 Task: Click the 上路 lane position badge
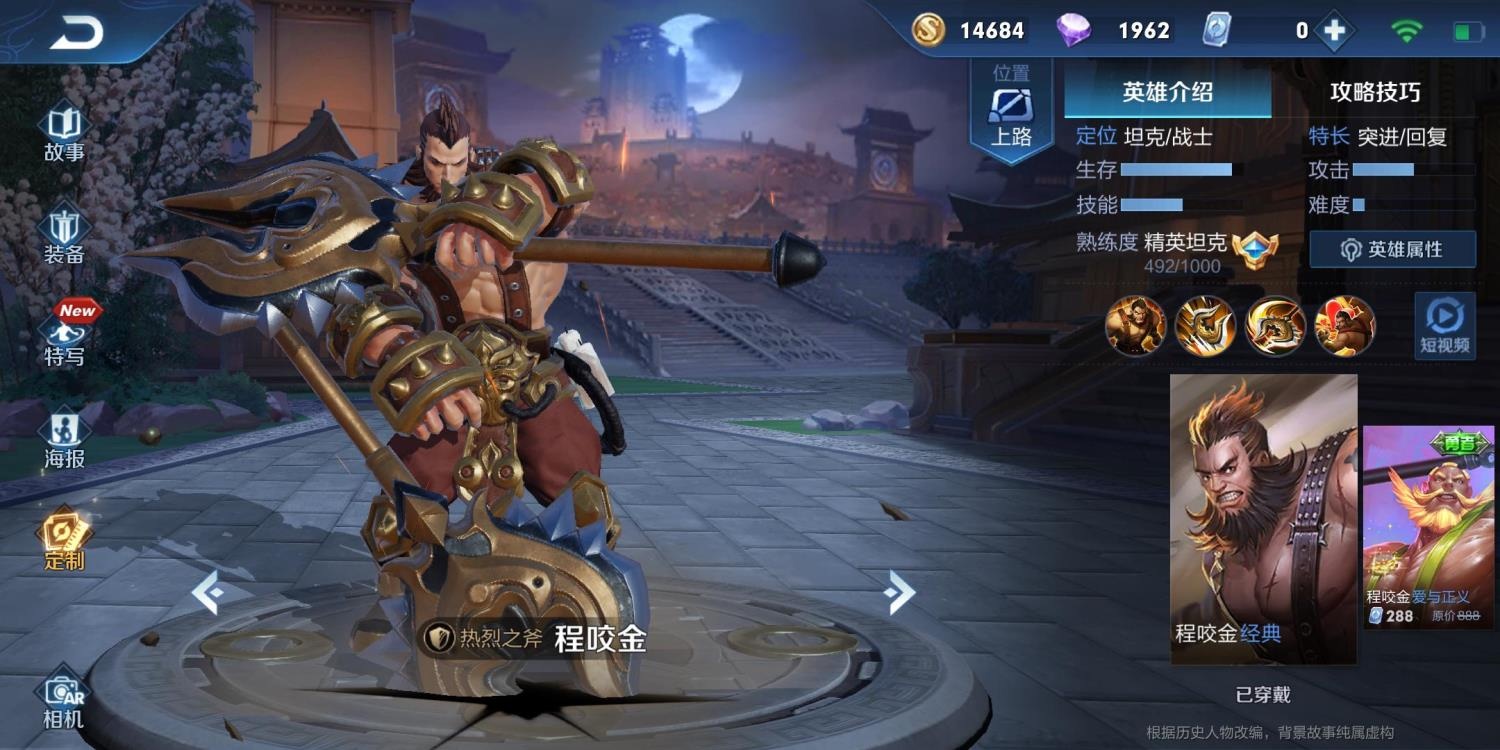1011,110
